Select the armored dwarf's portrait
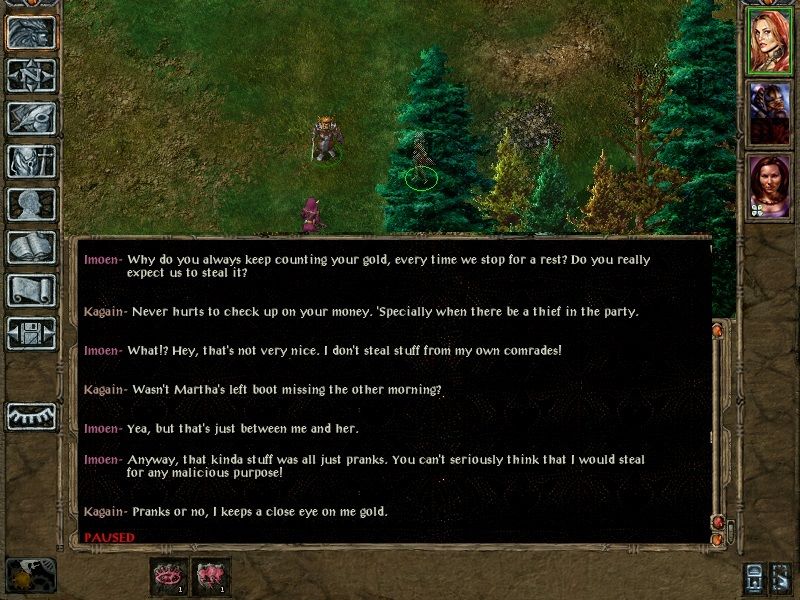 click(770, 112)
